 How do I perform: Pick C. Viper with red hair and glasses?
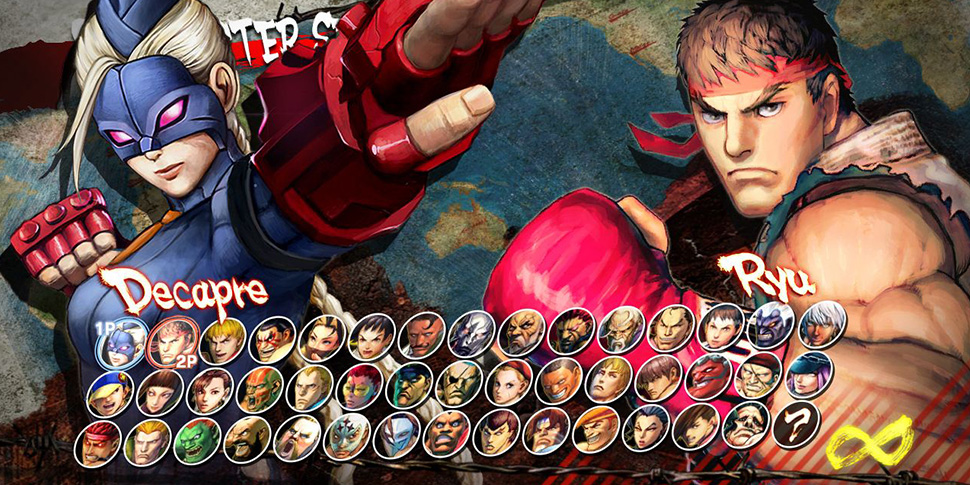(x=358, y=385)
